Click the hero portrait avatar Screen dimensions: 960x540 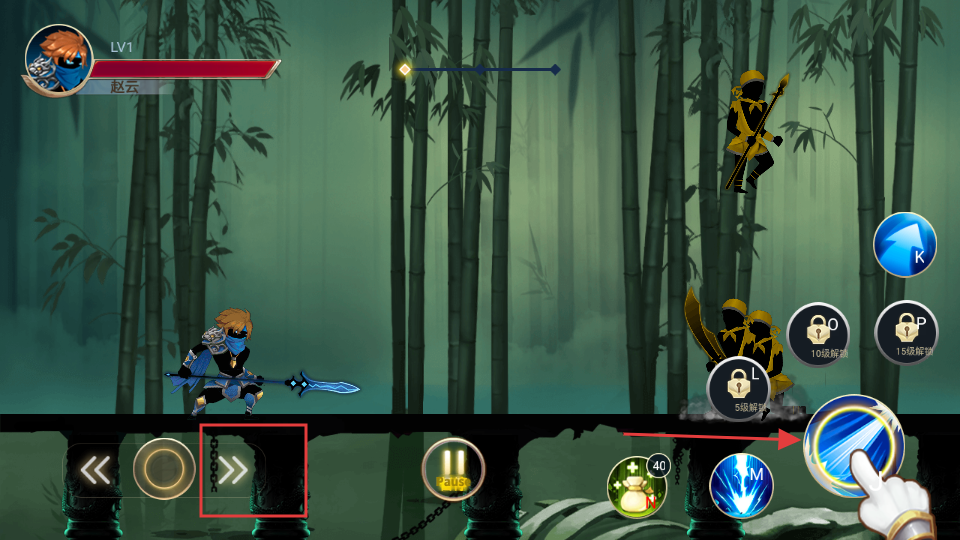pos(59,60)
